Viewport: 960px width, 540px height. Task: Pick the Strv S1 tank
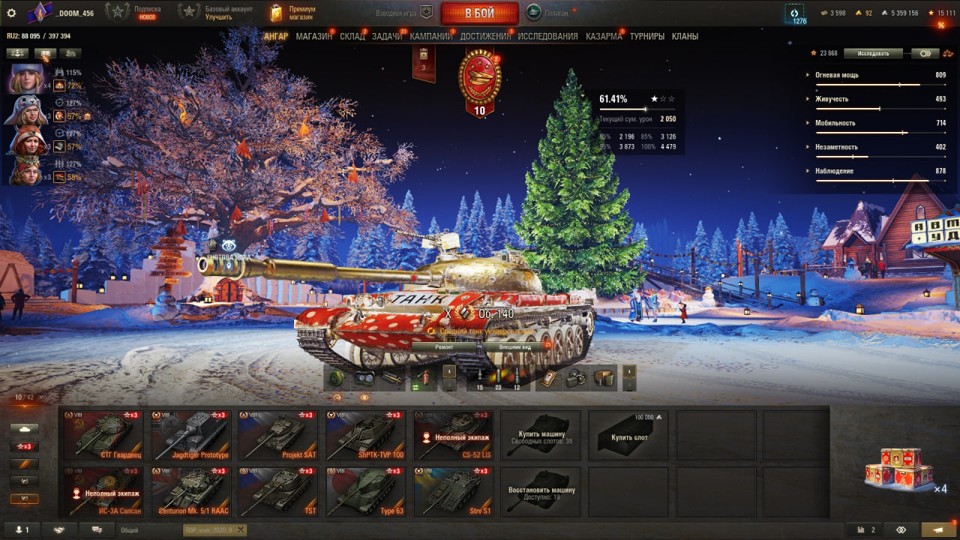(453, 491)
